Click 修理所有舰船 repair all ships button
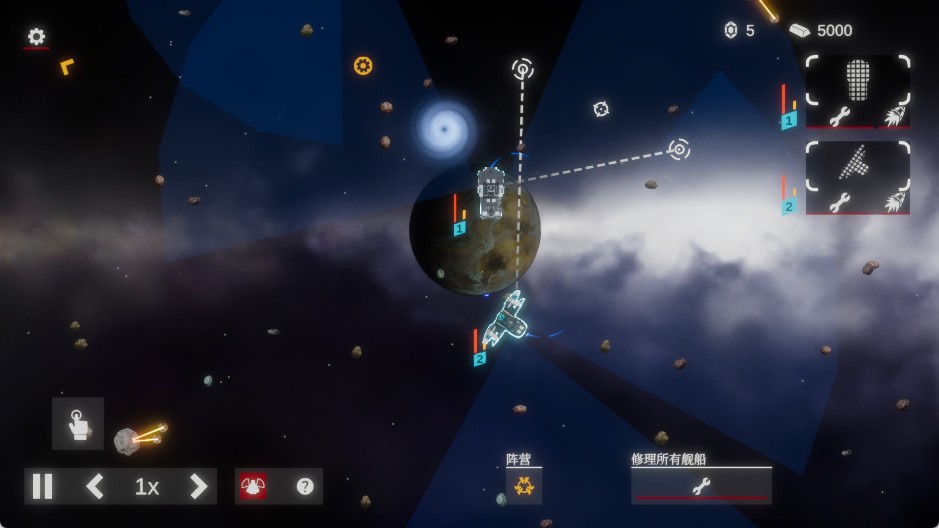939x528 pixels. (701, 486)
